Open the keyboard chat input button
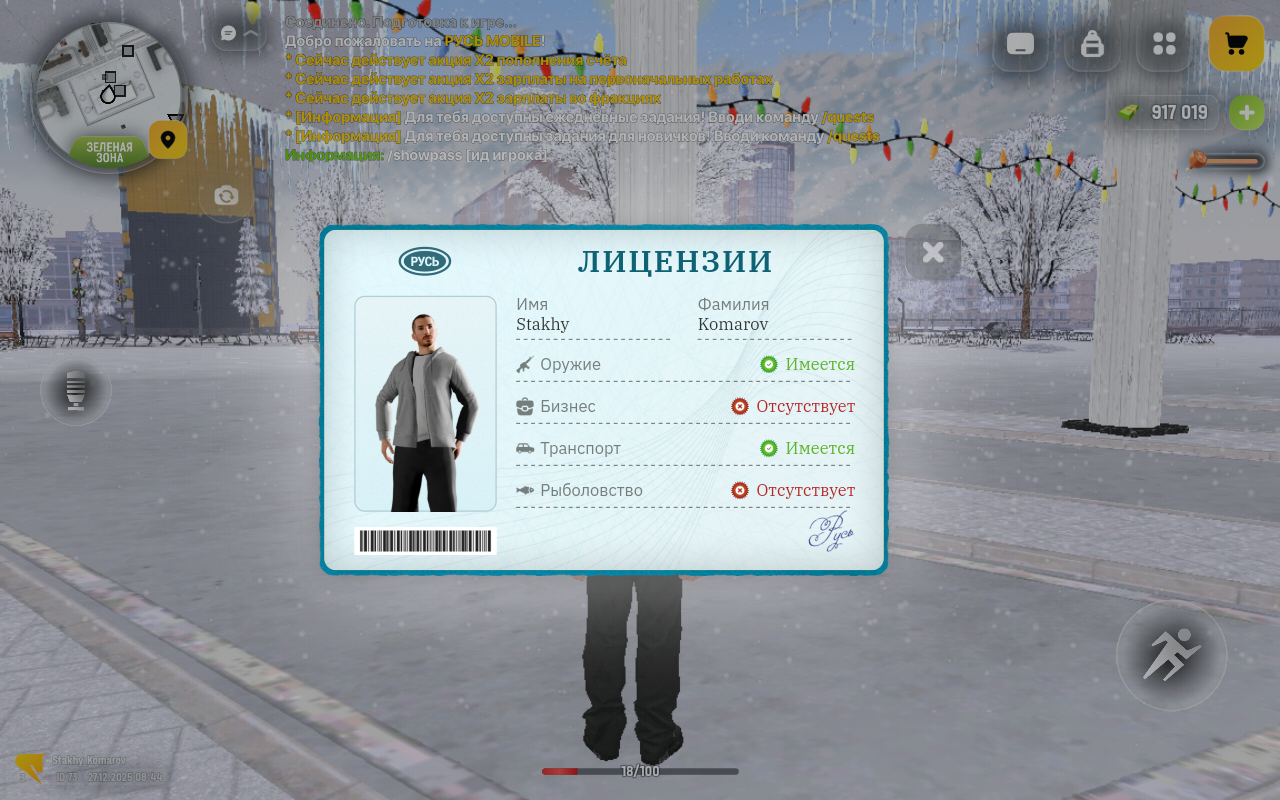 pyautogui.click(x=1020, y=44)
